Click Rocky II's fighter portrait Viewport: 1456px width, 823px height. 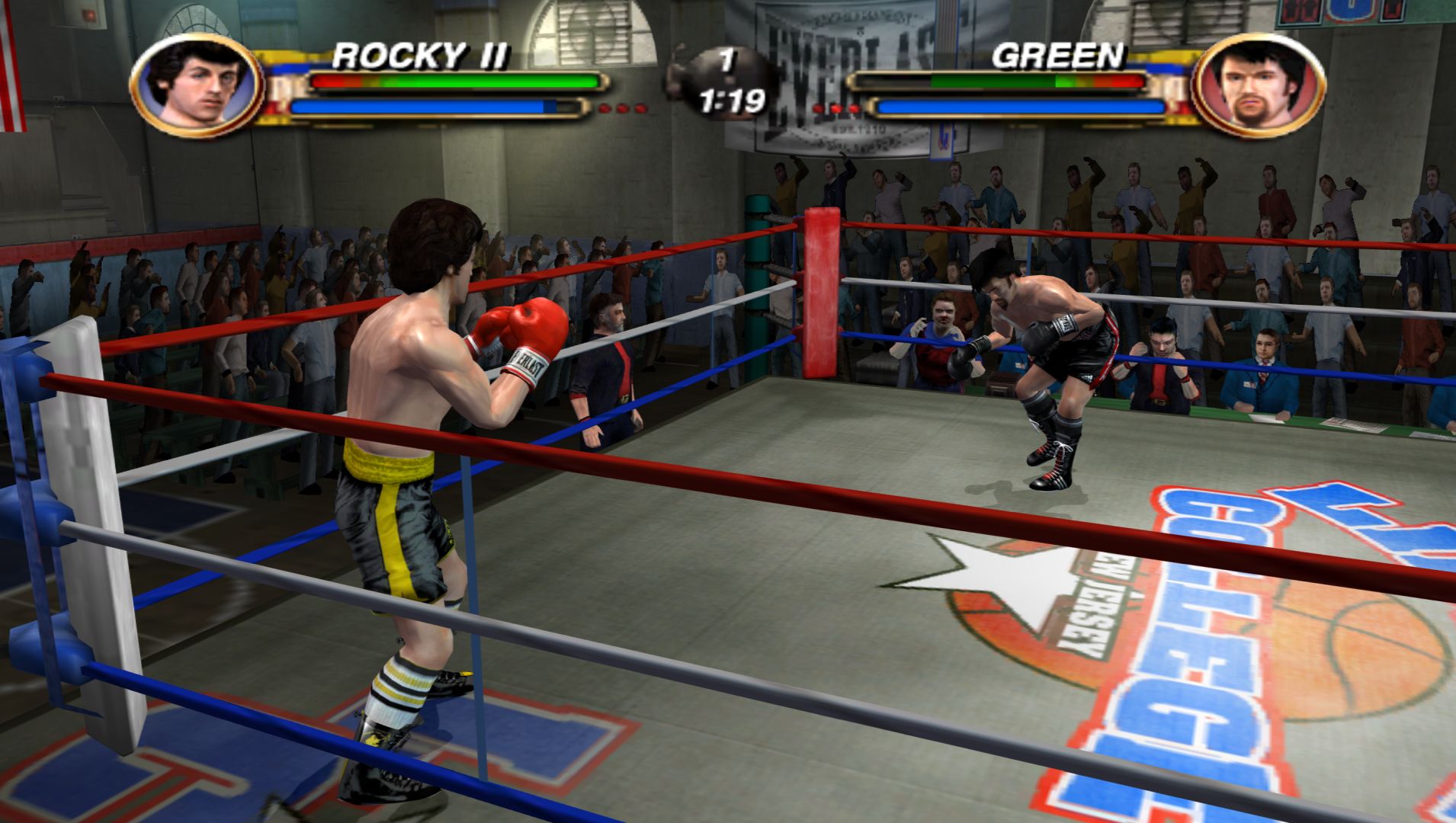pyautogui.click(x=197, y=85)
